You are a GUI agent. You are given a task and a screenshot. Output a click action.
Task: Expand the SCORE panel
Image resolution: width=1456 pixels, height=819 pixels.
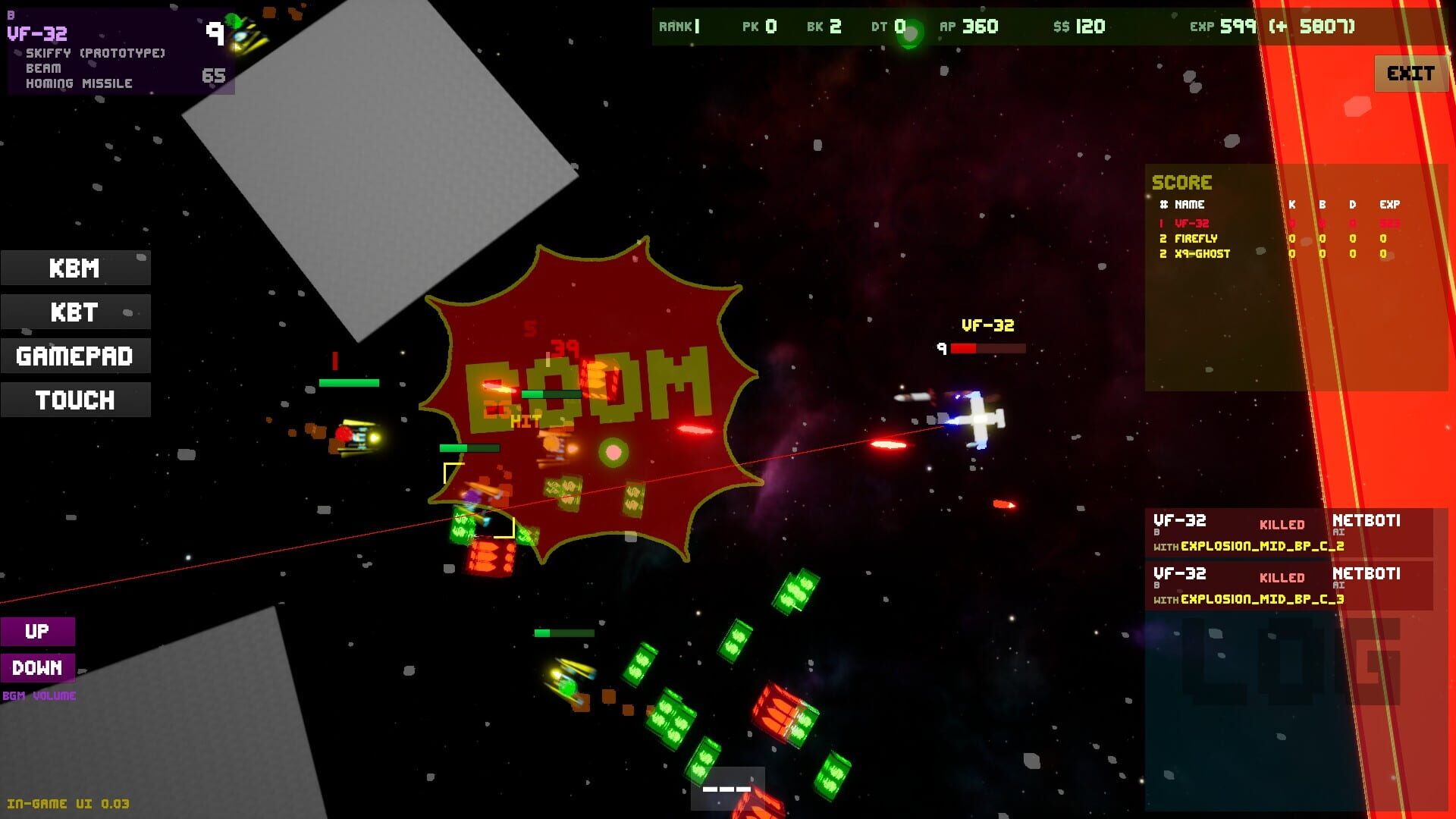coord(1182,182)
